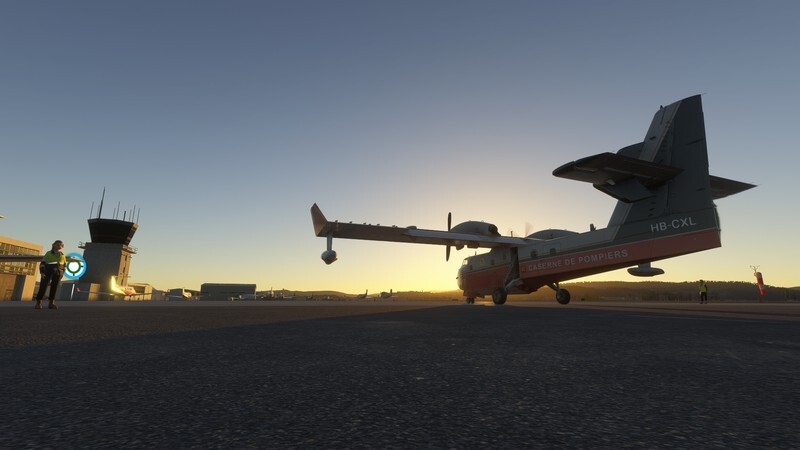Click the blue circular crosshair marker
Viewport: 800px width, 450px height.
point(74,267)
